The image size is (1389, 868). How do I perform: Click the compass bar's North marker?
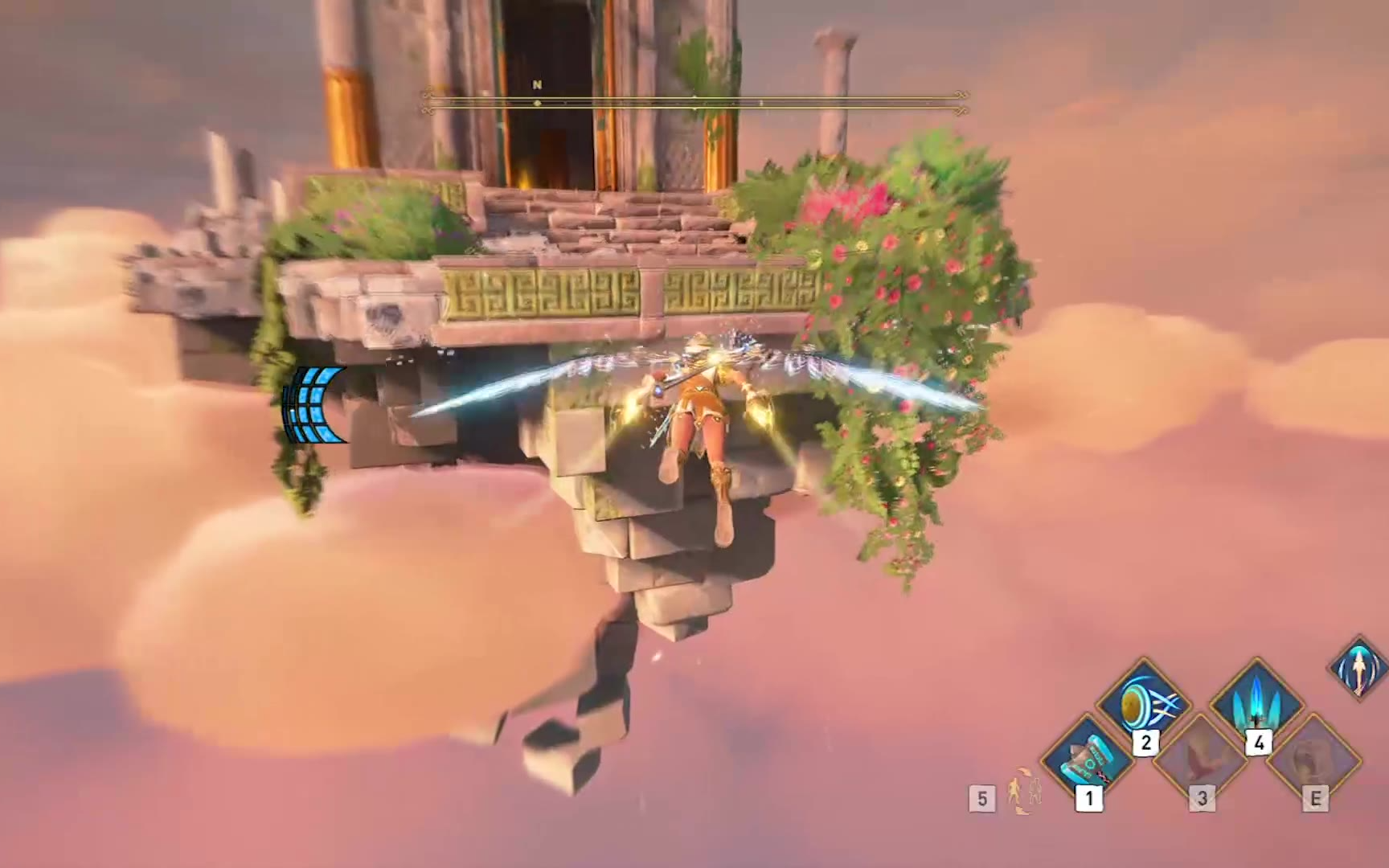pyautogui.click(x=537, y=85)
